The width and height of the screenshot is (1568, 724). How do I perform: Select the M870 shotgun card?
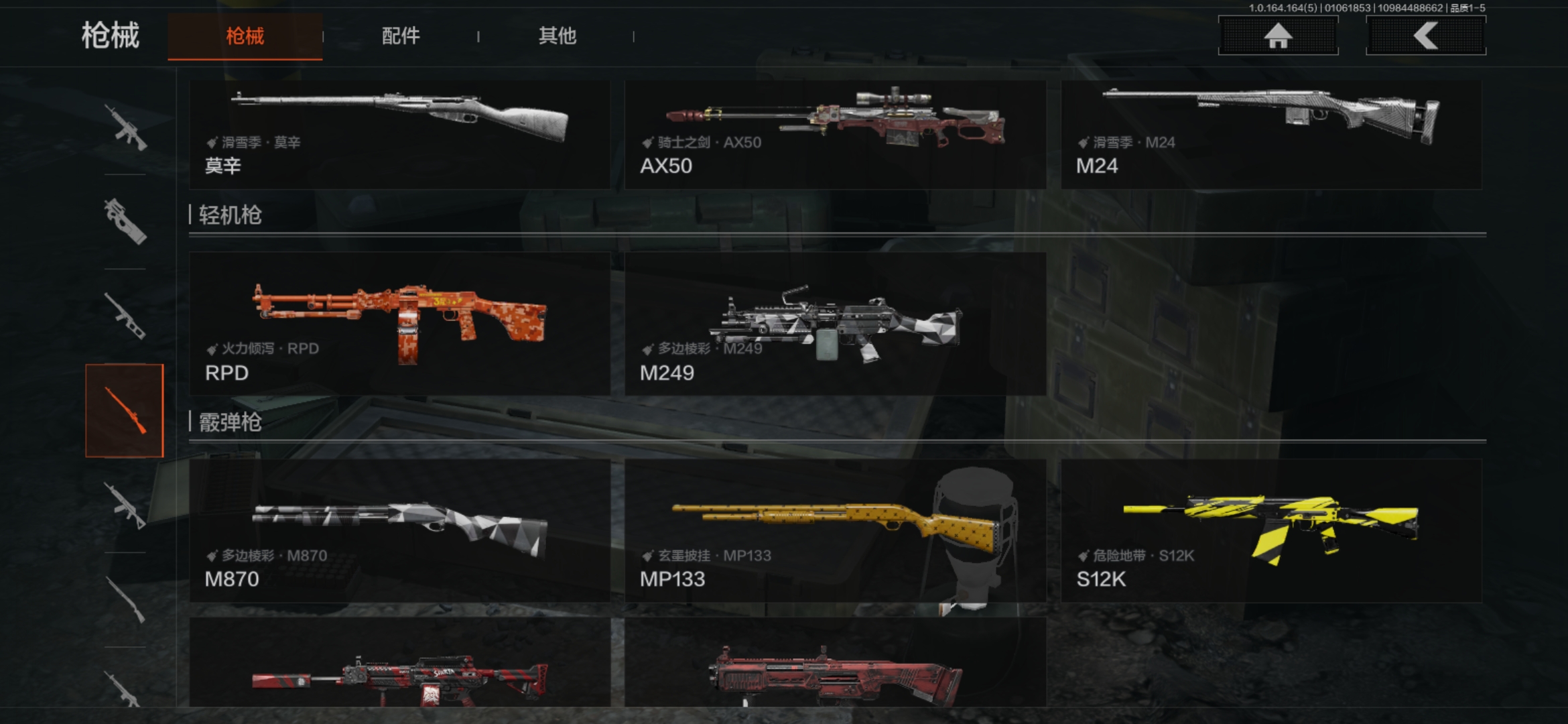point(399,530)
